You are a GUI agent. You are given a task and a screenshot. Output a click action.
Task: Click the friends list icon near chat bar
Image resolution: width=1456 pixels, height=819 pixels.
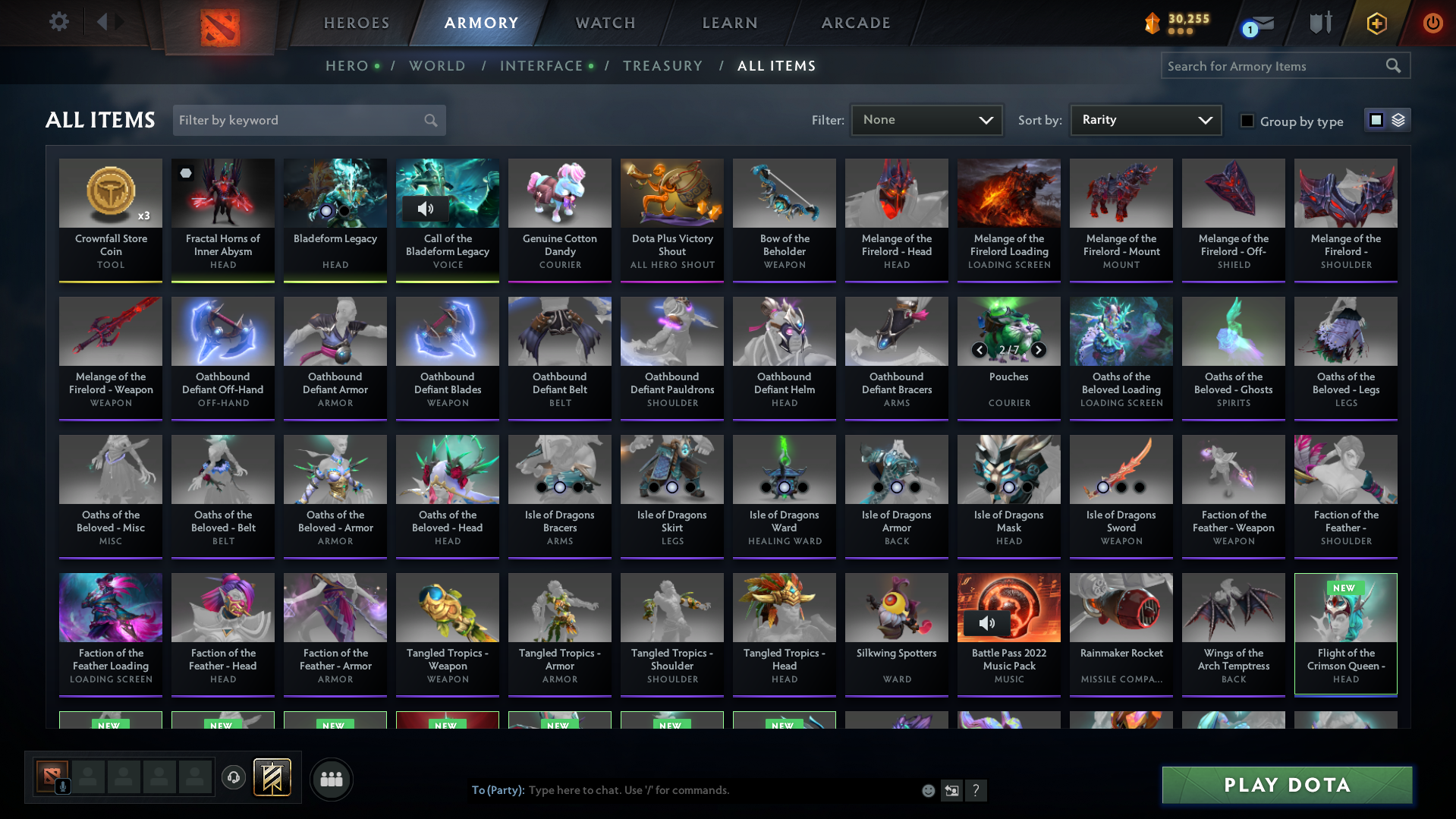[x=331, y=779]
